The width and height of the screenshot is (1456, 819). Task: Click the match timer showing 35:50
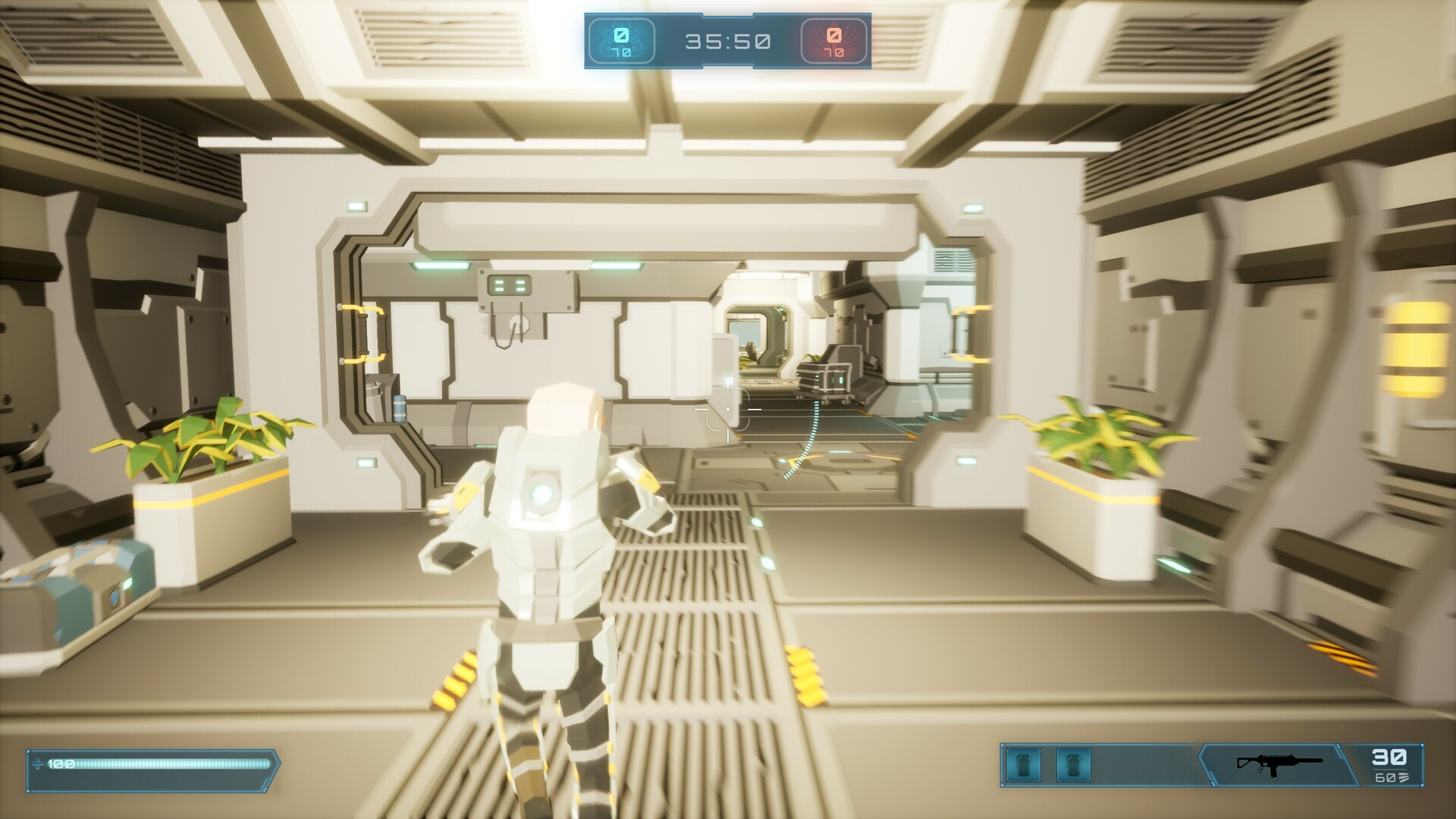coord(728,42)
